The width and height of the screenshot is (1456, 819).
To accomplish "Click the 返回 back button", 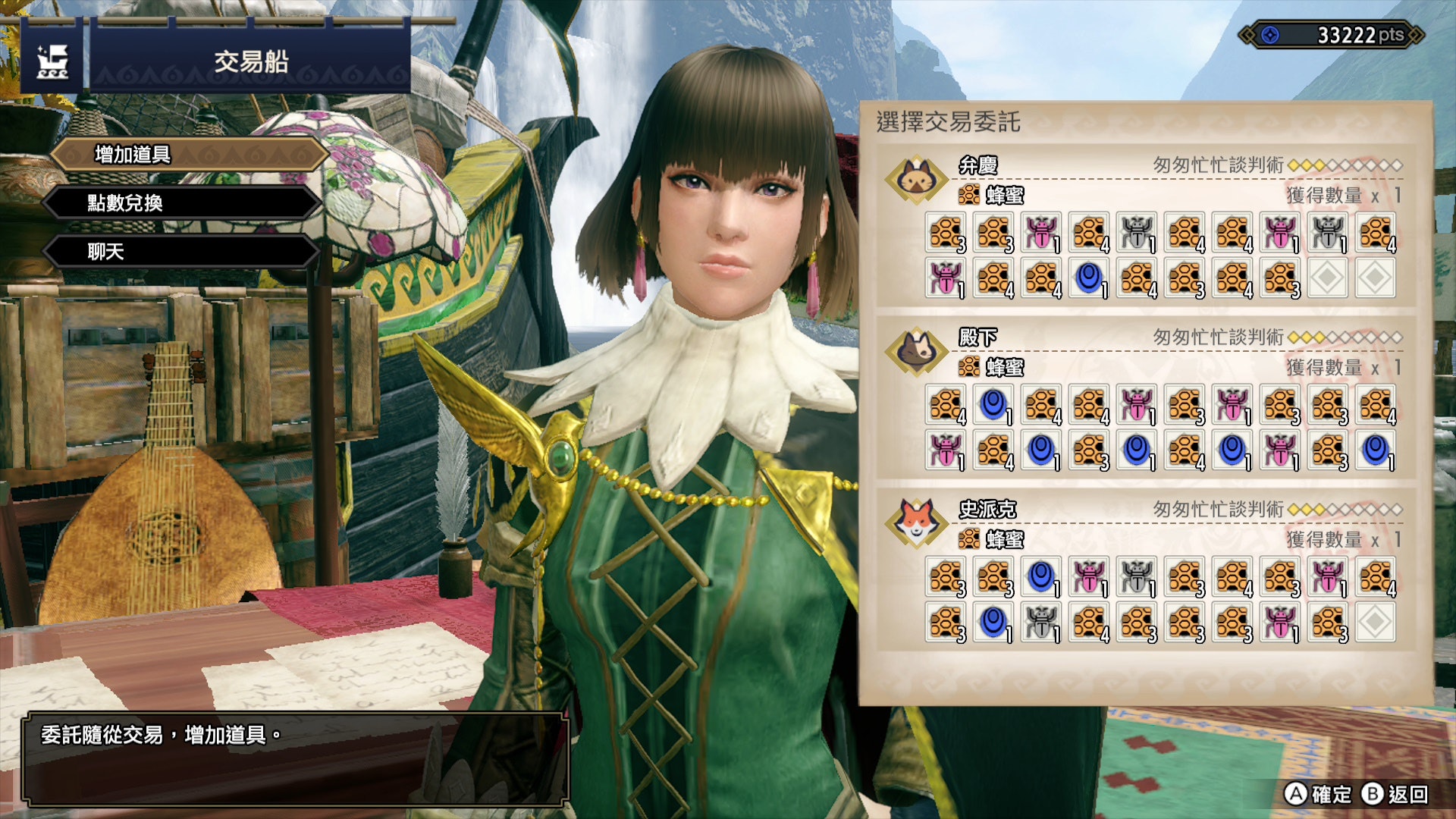I will point(1395,794).
